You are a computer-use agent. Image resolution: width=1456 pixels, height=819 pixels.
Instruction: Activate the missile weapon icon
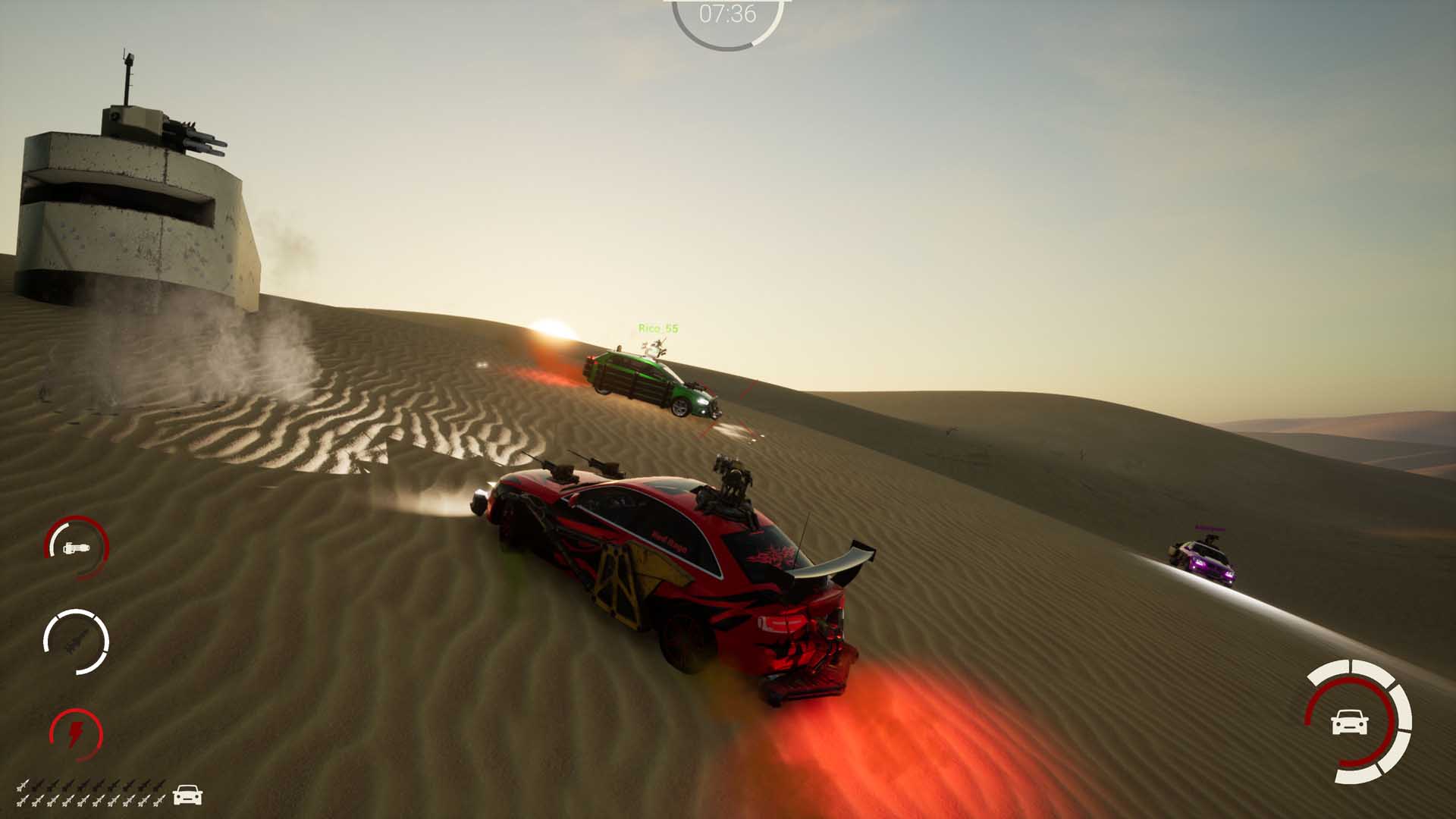(77, 642)
